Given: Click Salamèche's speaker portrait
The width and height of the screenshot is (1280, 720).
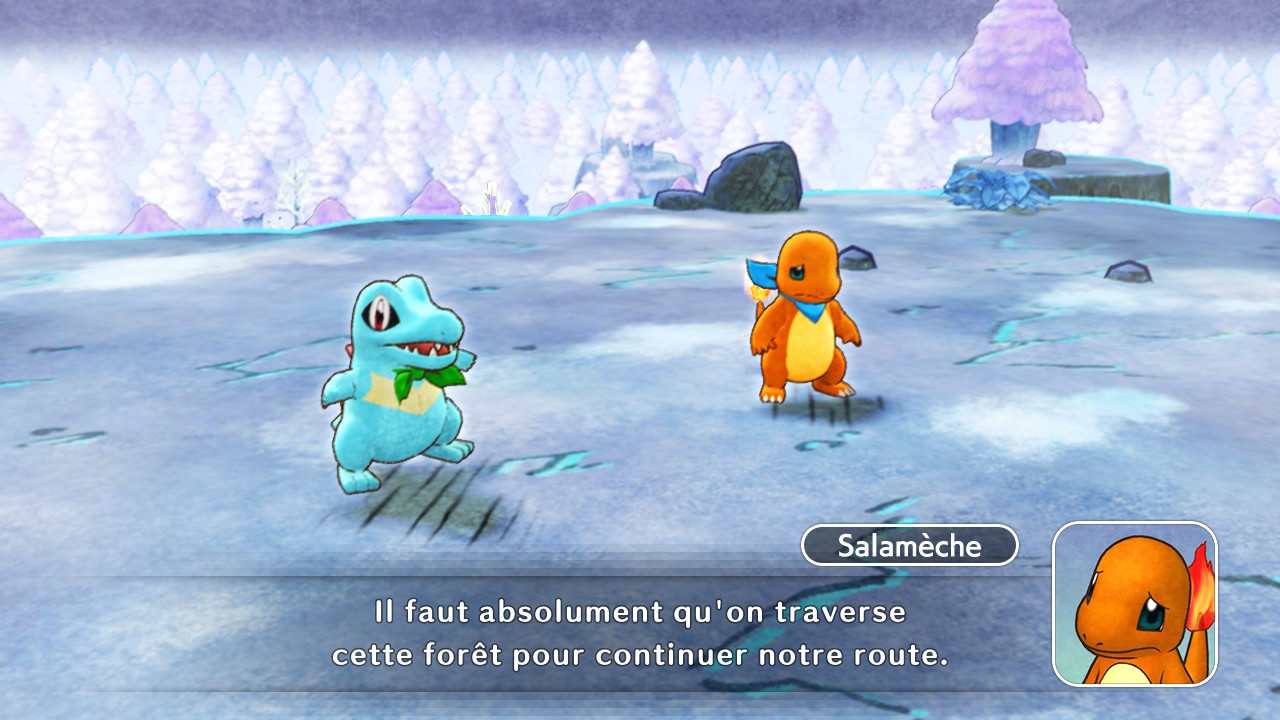Looking at the screenshot, I should pyautogui.click(x=1135, y=604).
